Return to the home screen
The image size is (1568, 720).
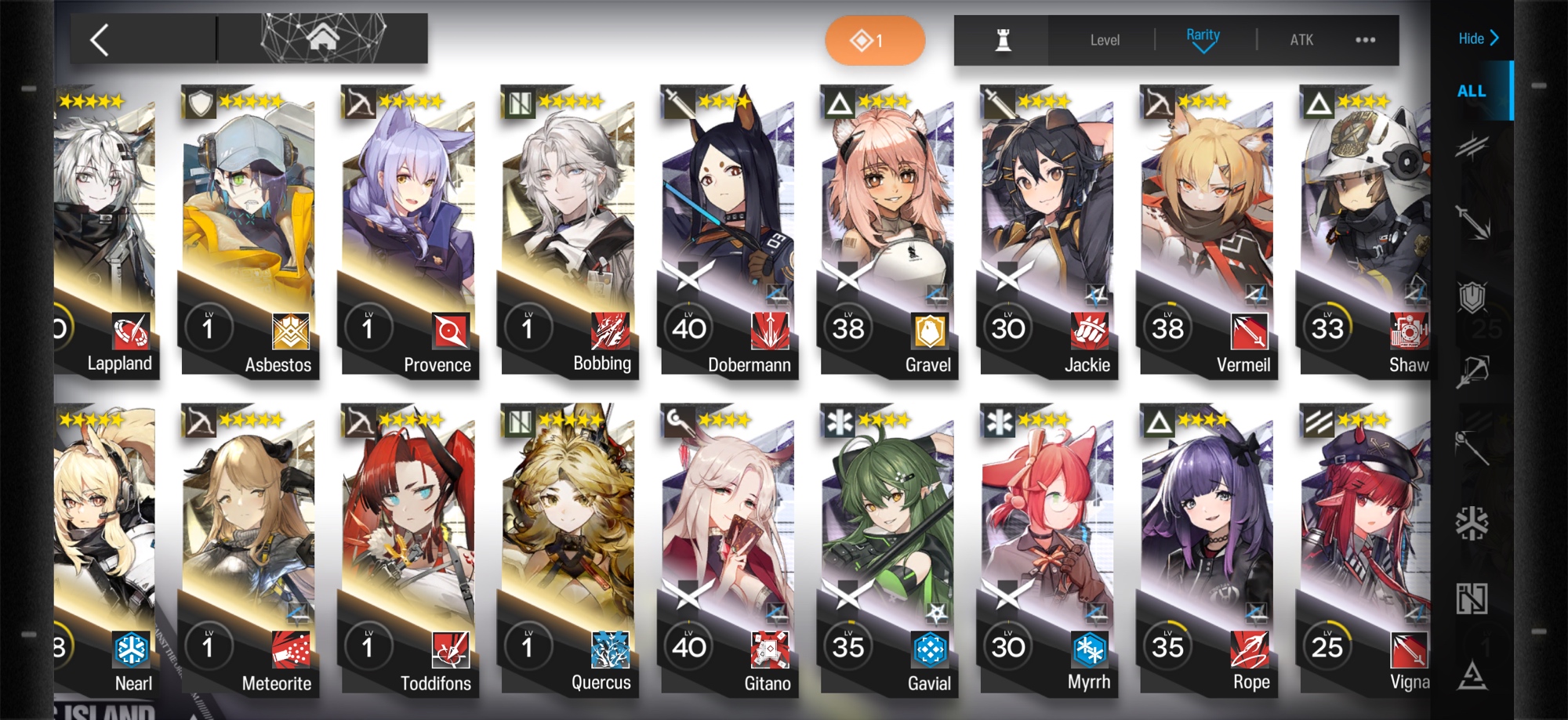(322, 38)
